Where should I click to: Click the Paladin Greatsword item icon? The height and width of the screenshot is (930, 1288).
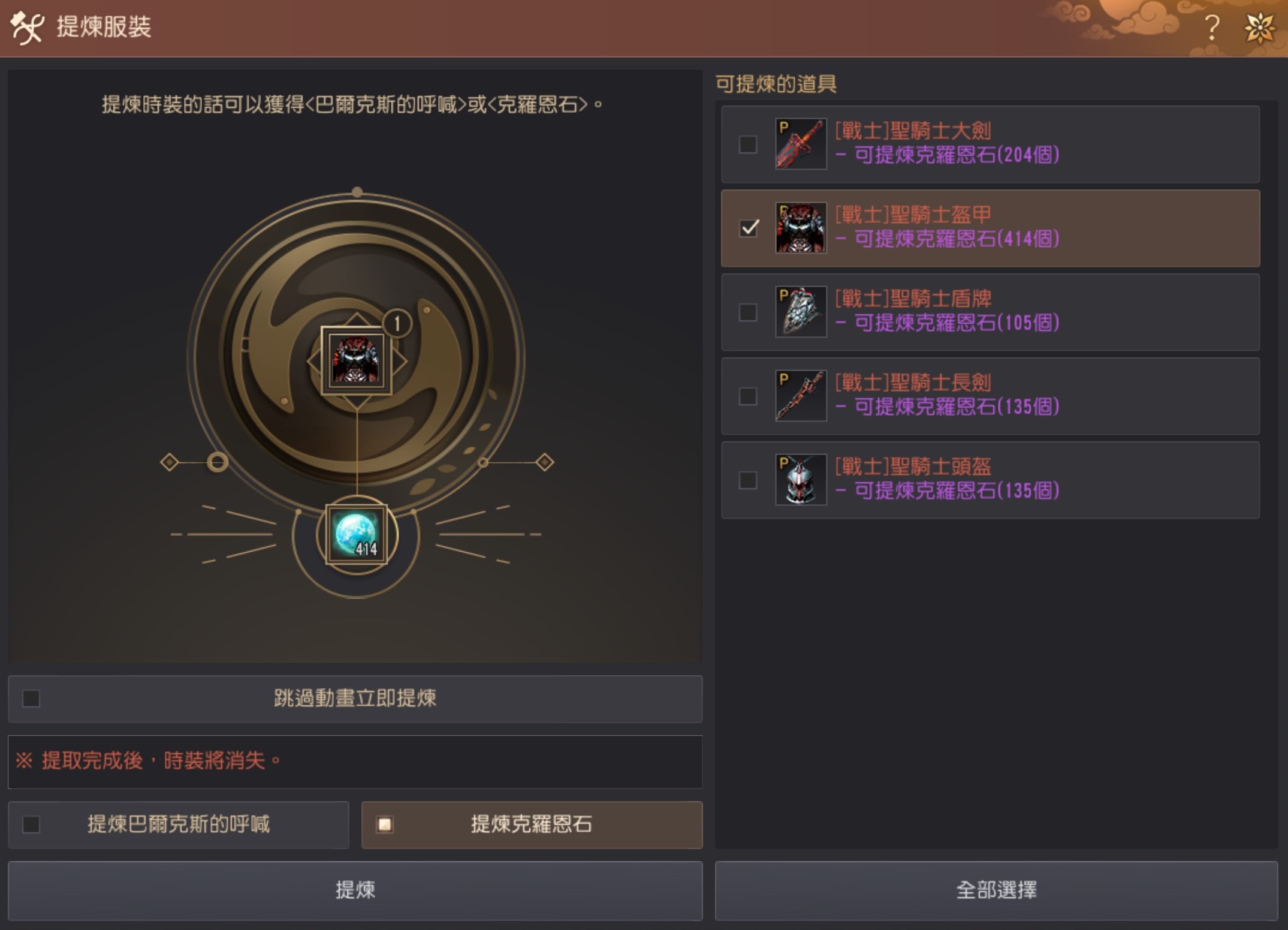(800, 145)
